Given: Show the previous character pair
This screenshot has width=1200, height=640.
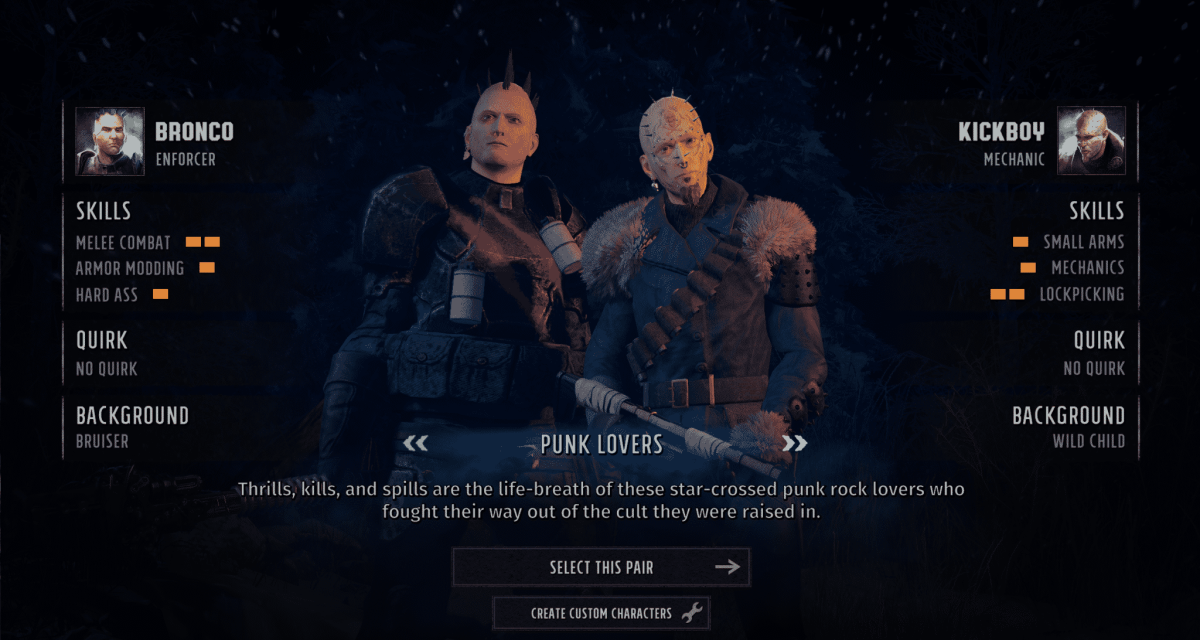Looking at the screenshot, I should point(415,444).
